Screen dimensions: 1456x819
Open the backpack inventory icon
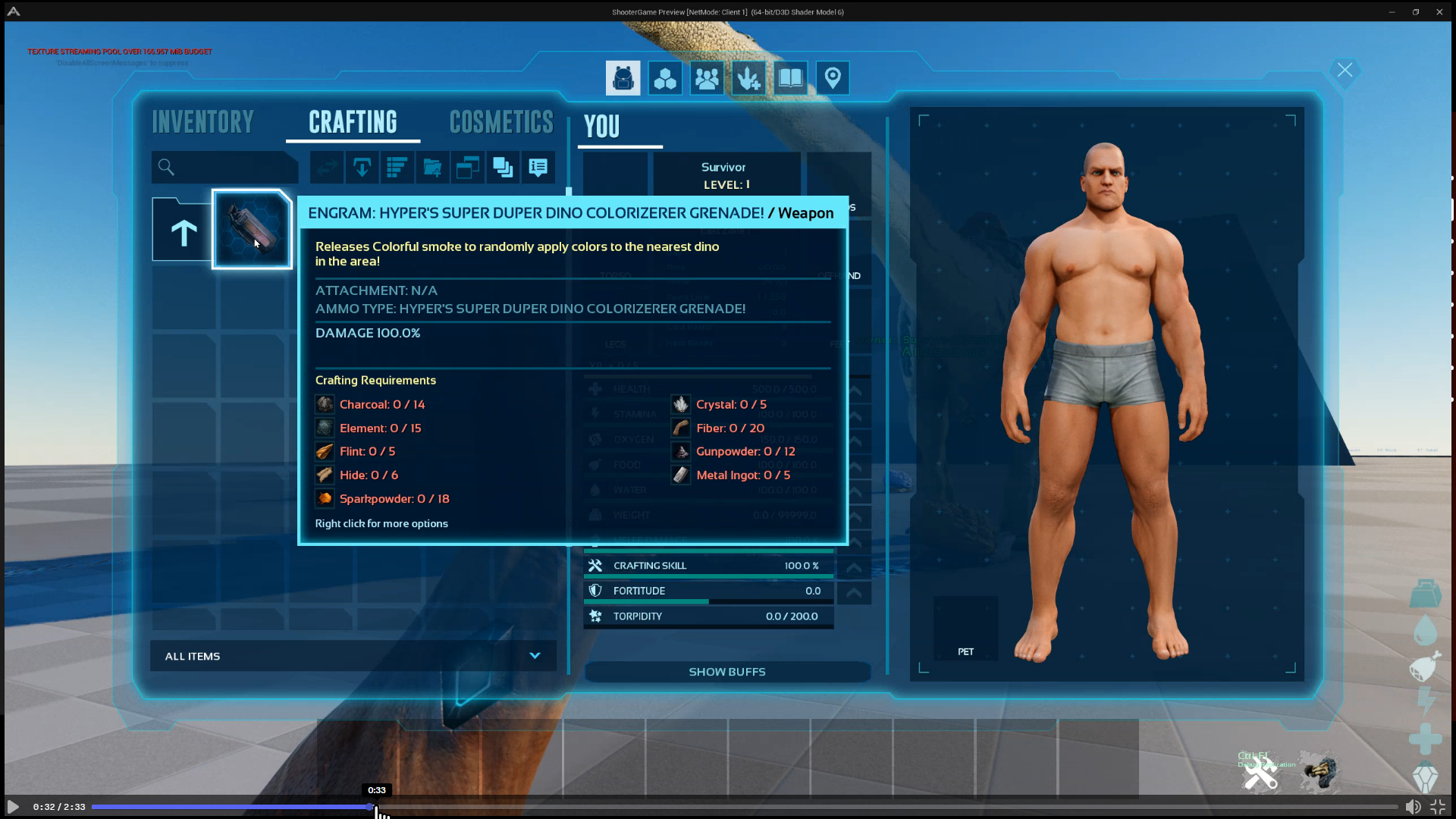pyautogui.click(x=623, y=78)
